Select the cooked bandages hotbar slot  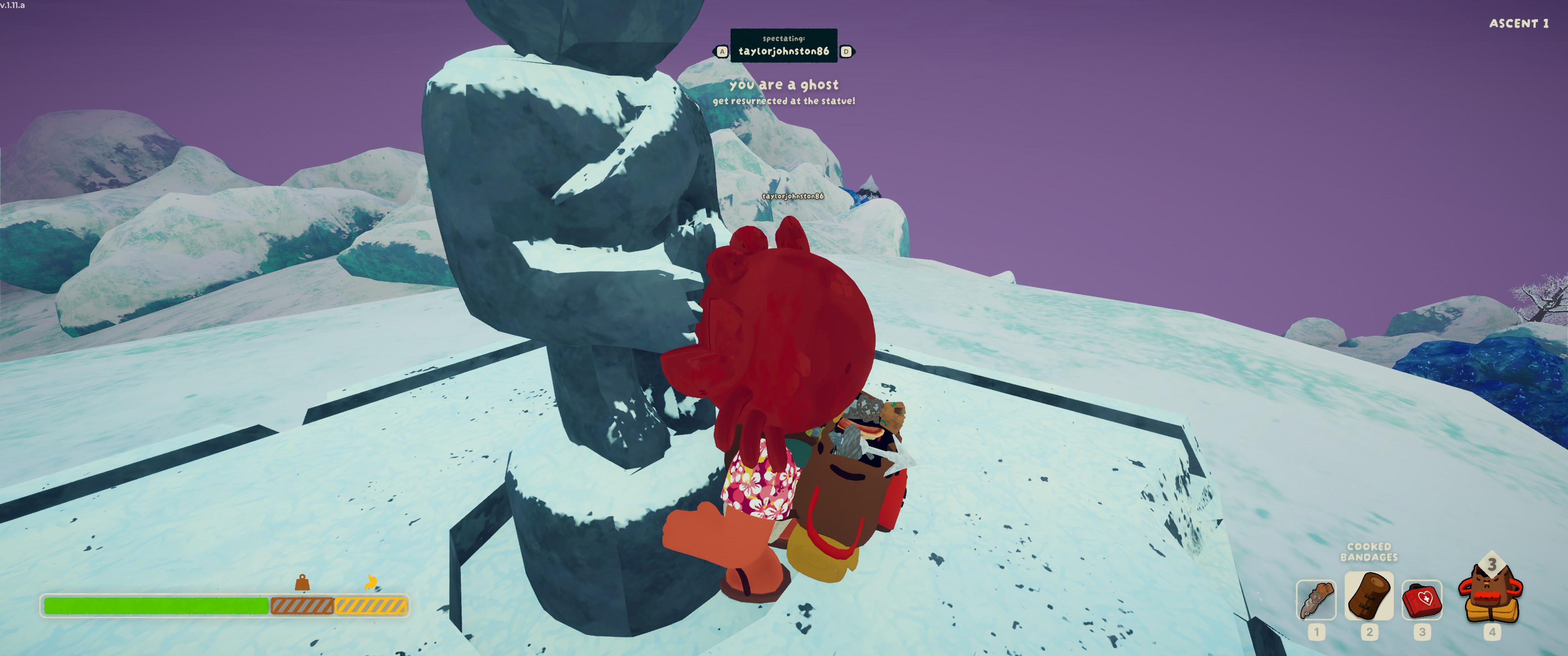[1368, 596]
